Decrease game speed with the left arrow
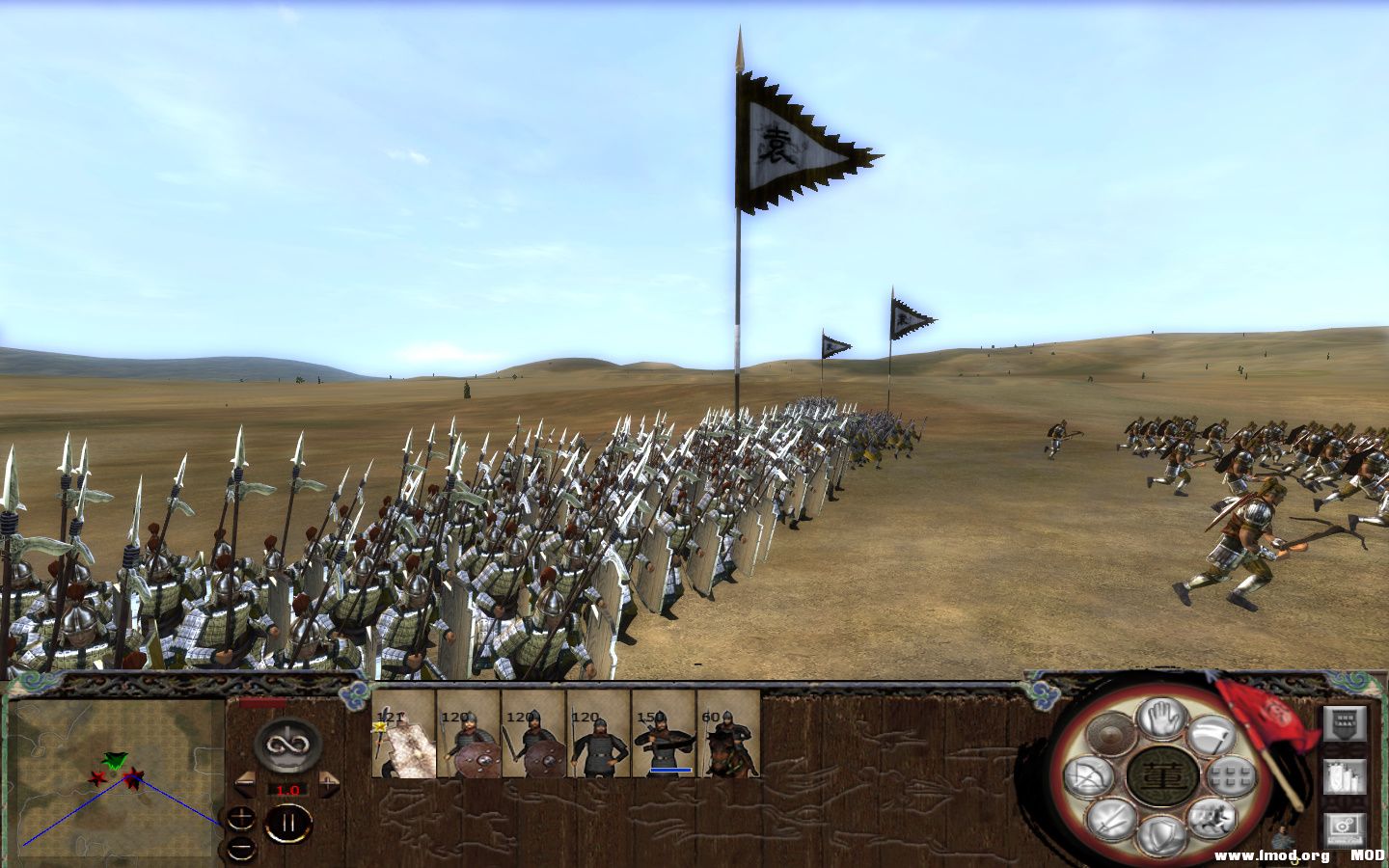 [x=245, y=782]
